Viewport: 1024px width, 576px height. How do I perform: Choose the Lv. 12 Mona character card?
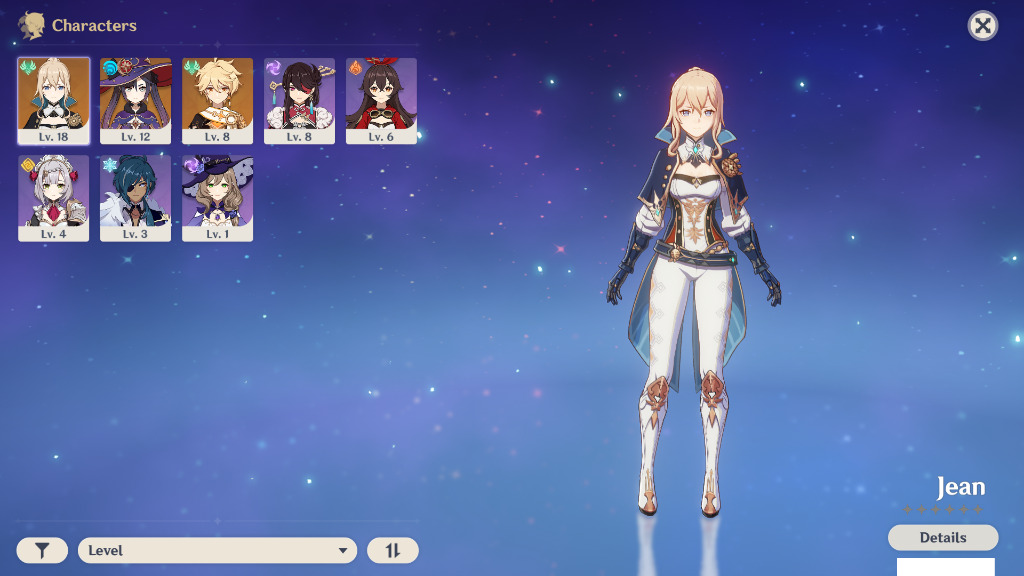click(x=136, y=100)
